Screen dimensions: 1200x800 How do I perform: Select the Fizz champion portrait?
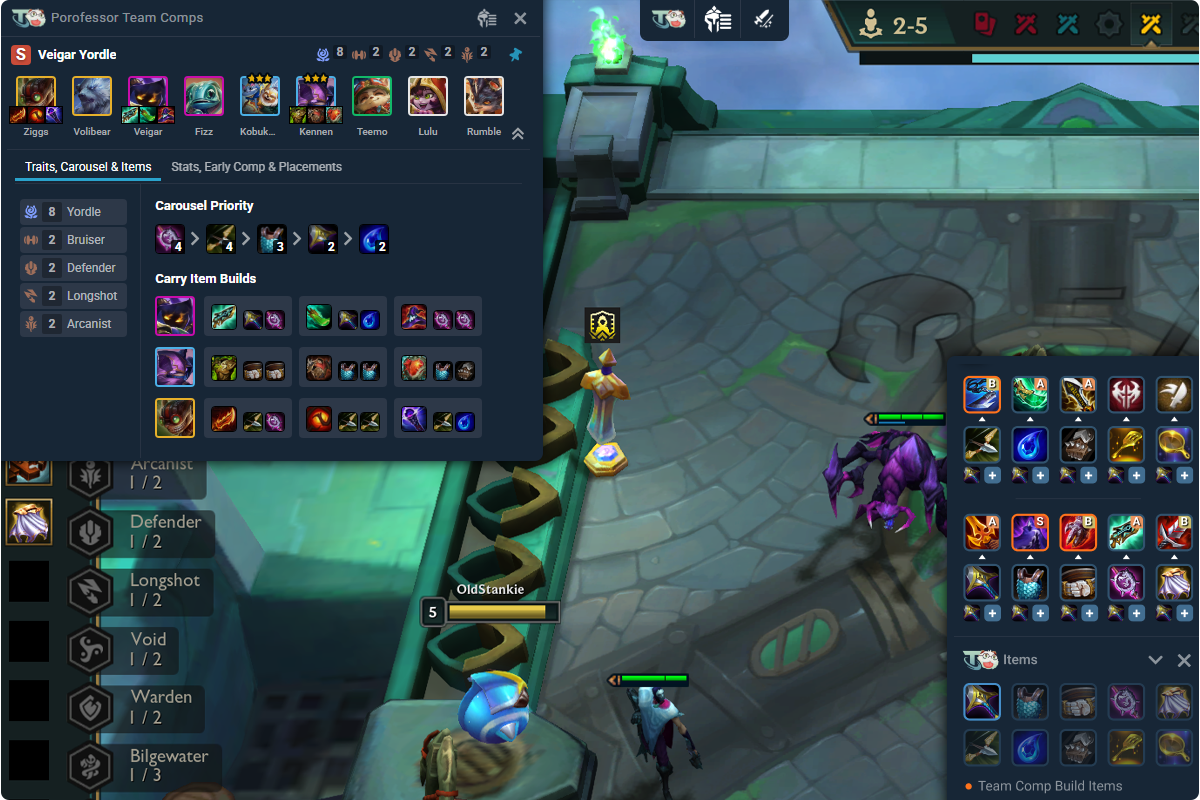point(204,96)
